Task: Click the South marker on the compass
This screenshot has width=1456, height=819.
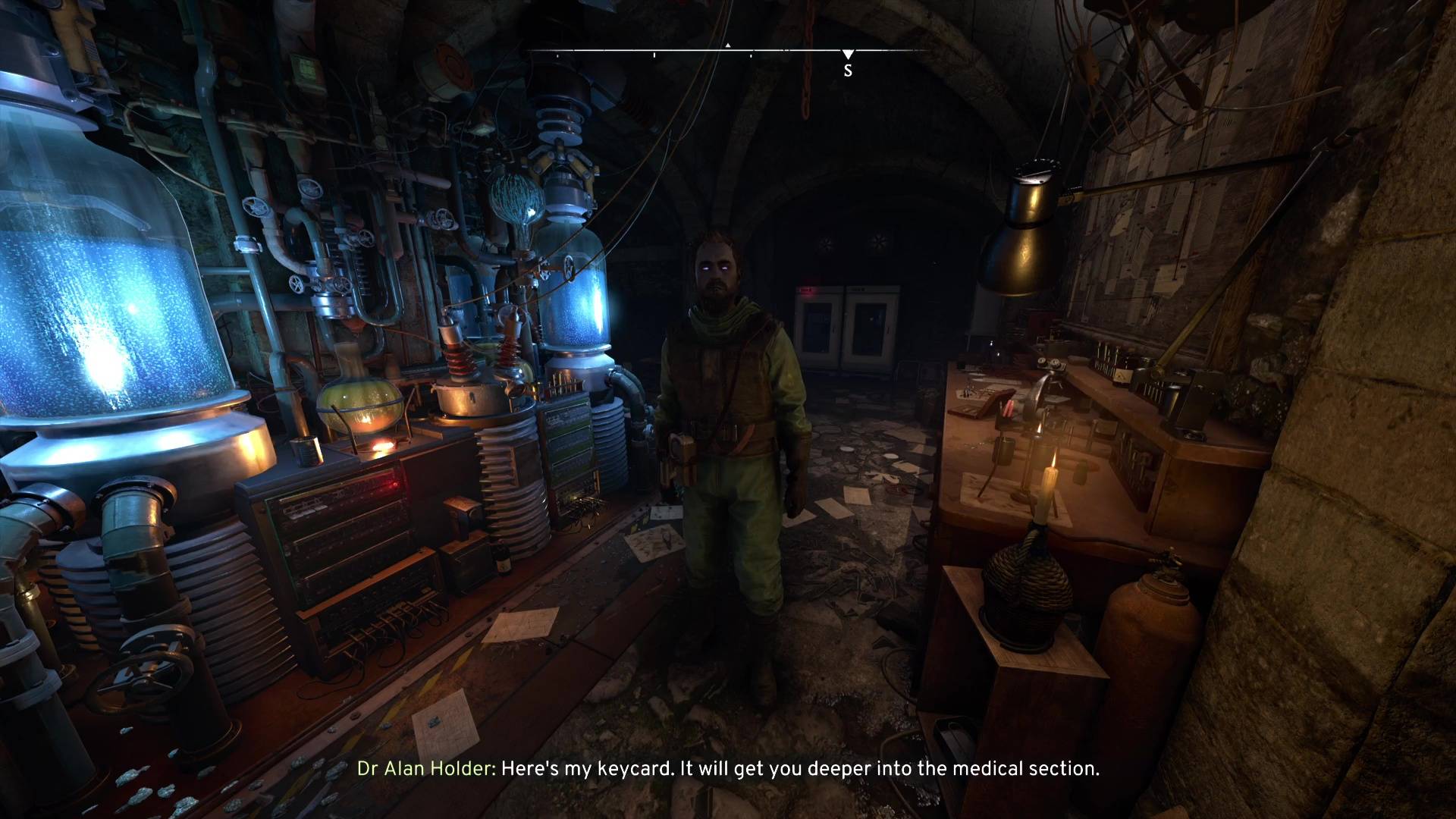Action: pos(848,70)
